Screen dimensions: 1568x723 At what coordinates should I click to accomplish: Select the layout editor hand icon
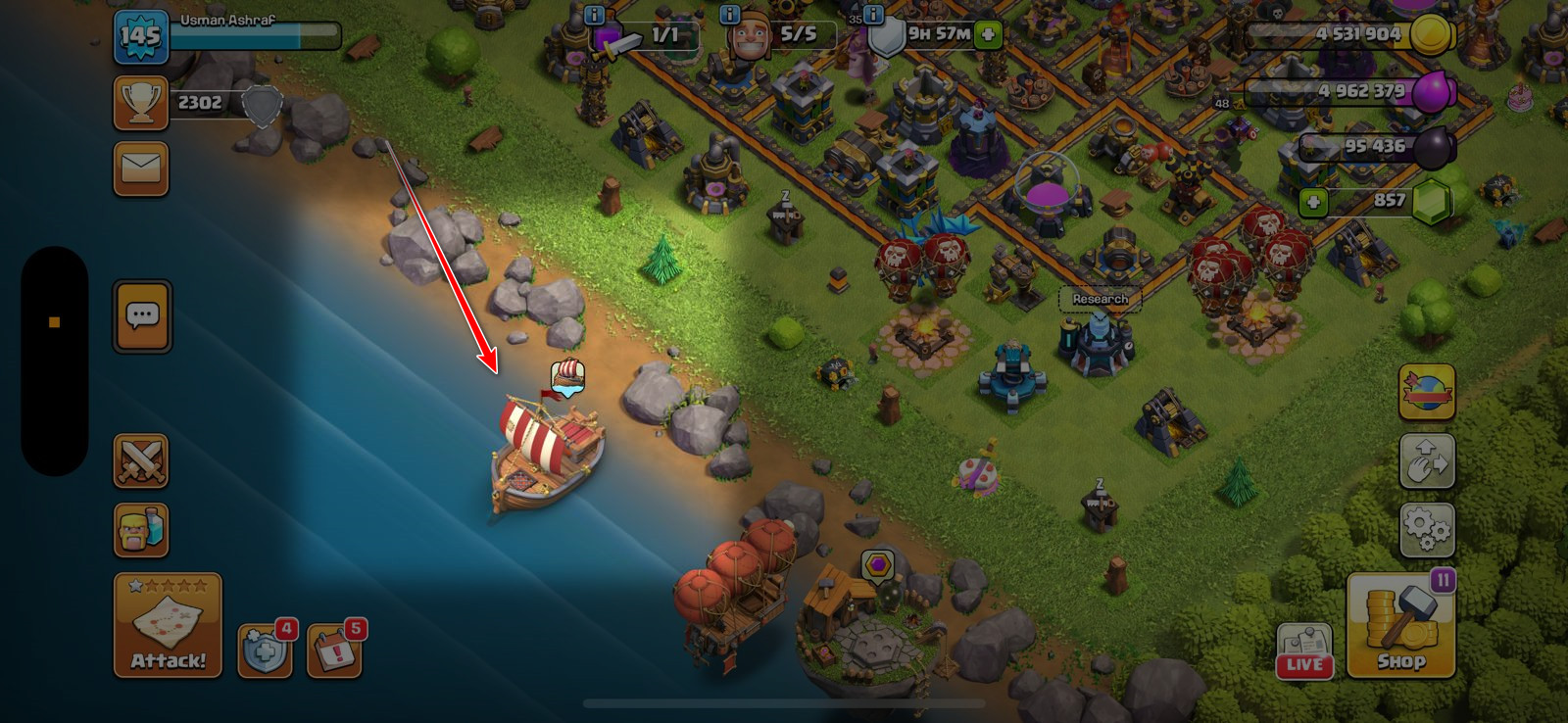click(x=1426, y=460)
